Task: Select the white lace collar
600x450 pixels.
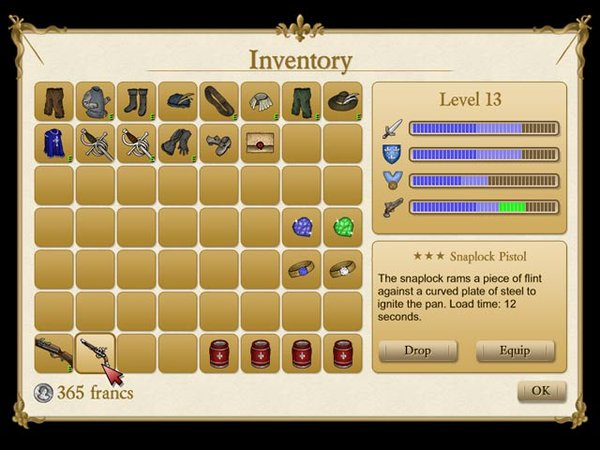Action: pos(260,102)
